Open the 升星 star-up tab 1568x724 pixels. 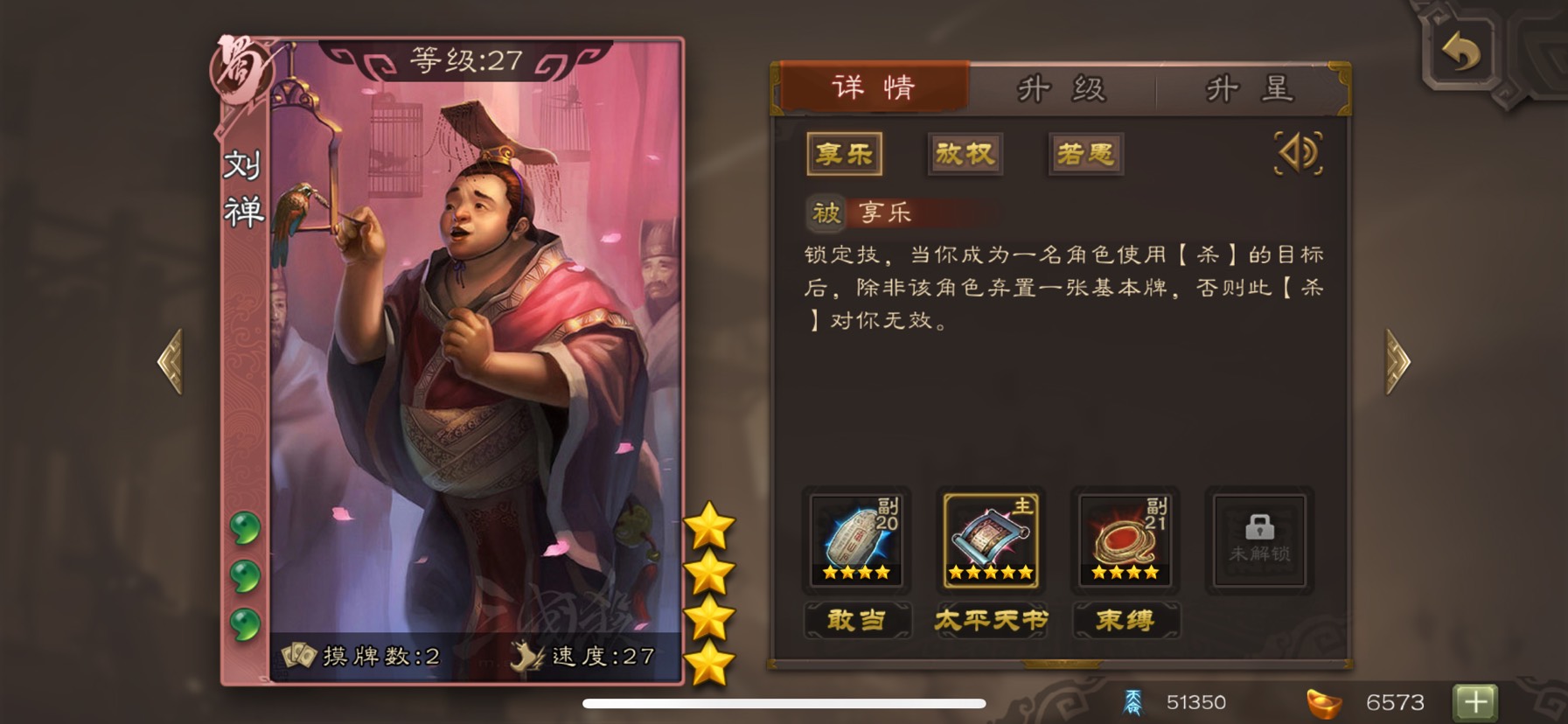[x=1249, y=89]
